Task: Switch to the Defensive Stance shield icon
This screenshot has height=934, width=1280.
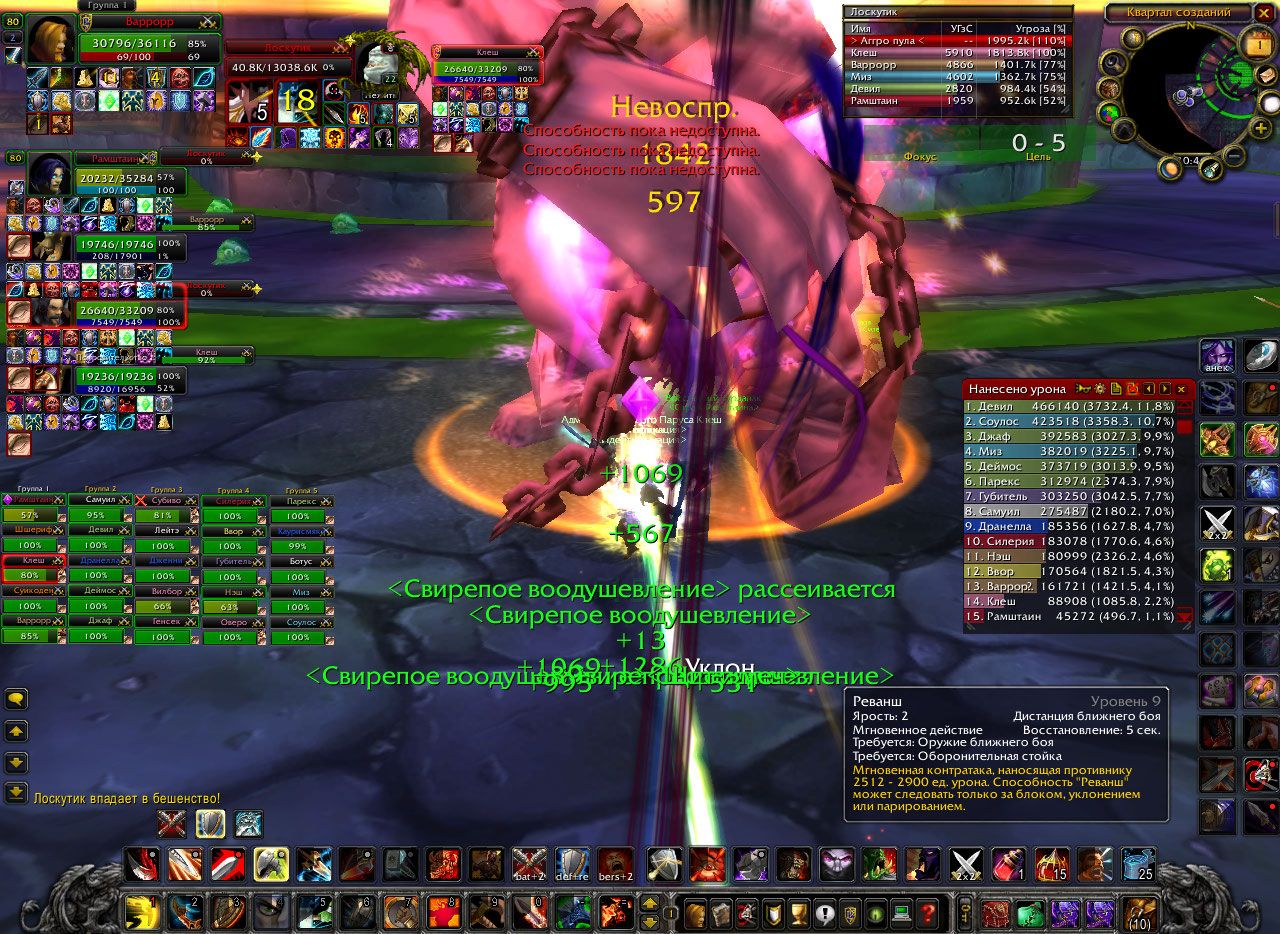Action: (210, 824)
